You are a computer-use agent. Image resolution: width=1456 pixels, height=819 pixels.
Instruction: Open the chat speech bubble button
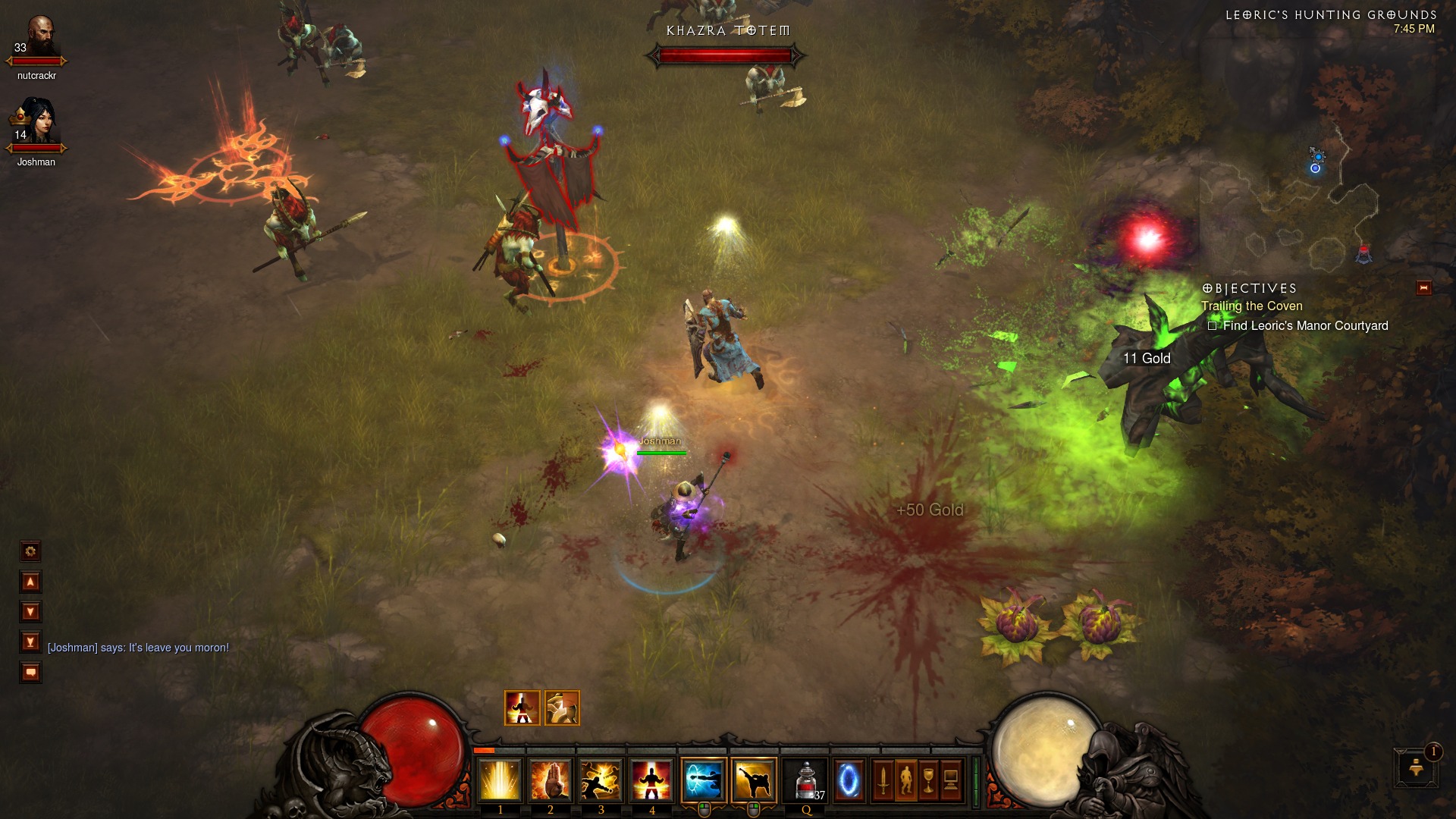30,673
